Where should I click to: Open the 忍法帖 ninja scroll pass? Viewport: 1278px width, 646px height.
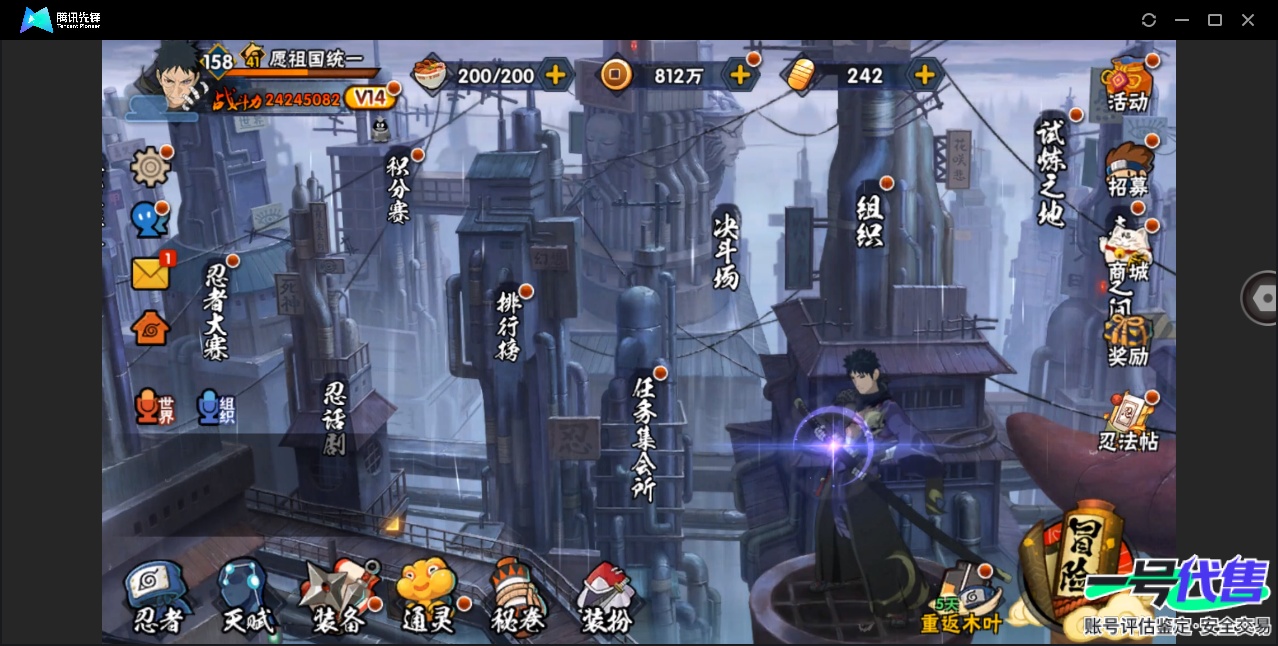pyautogui.click(x=1128, y=424)
